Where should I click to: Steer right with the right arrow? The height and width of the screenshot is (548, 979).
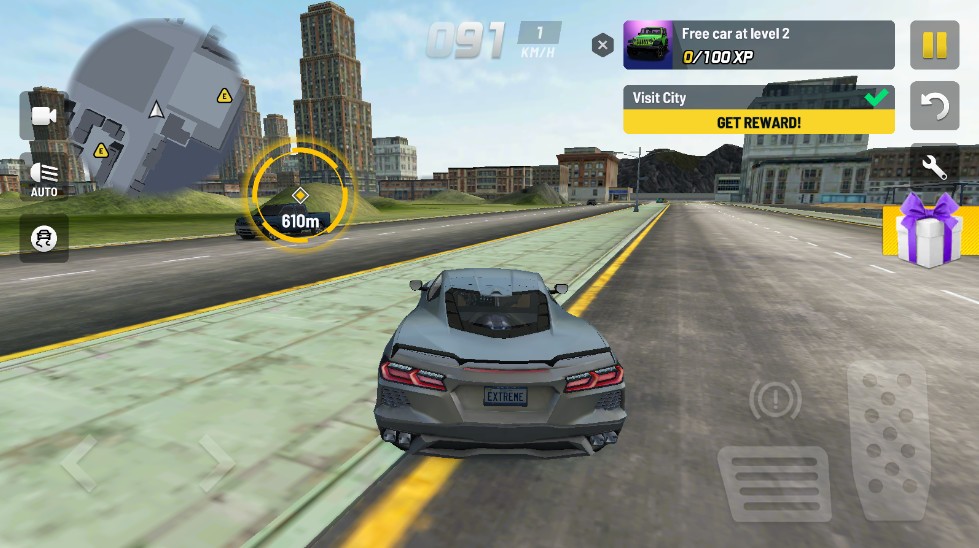pyautogui.click(x=212, y=463)
